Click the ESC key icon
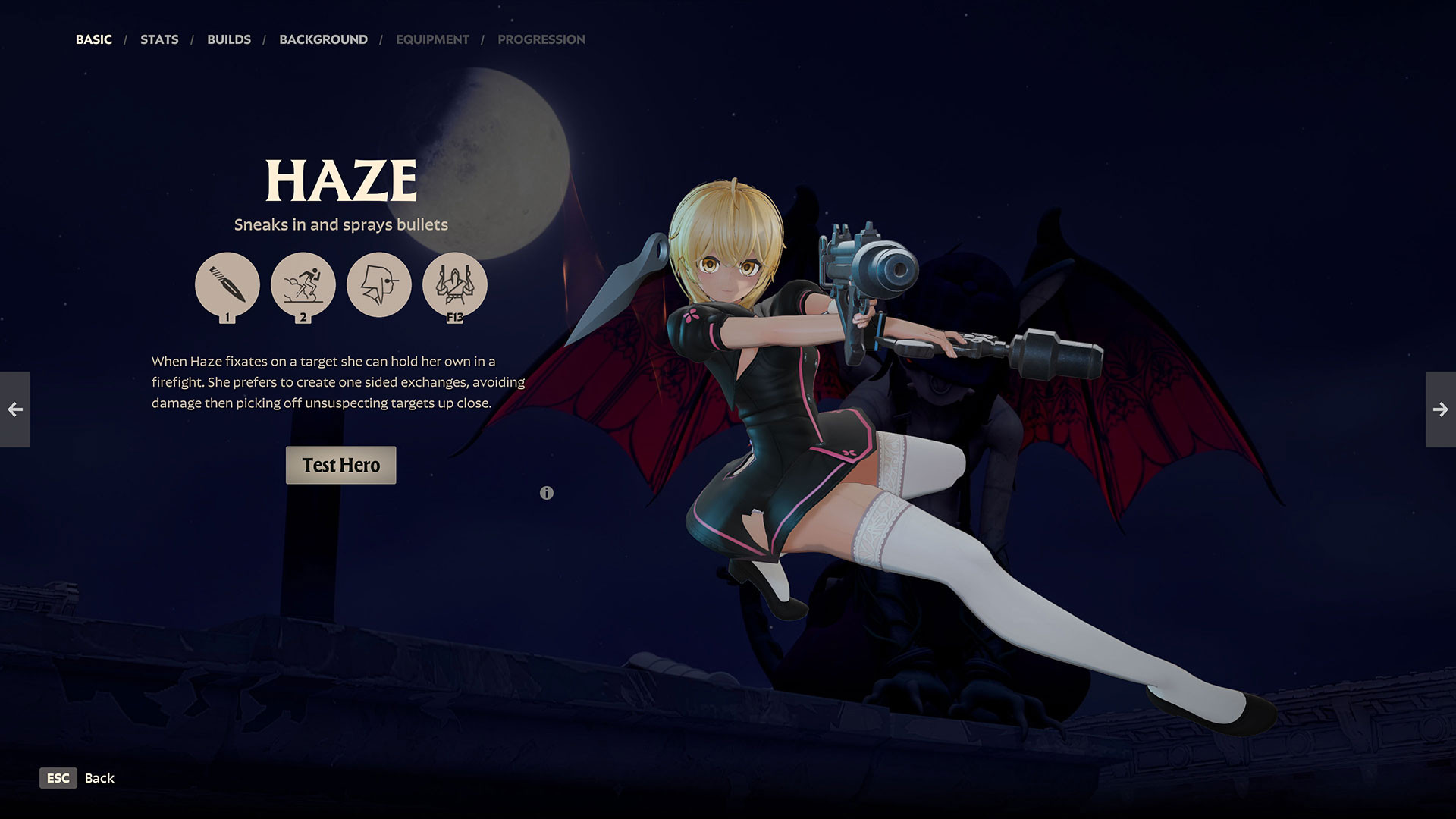The width and height of the screenshot is (1456, 819). pos(58,778)
